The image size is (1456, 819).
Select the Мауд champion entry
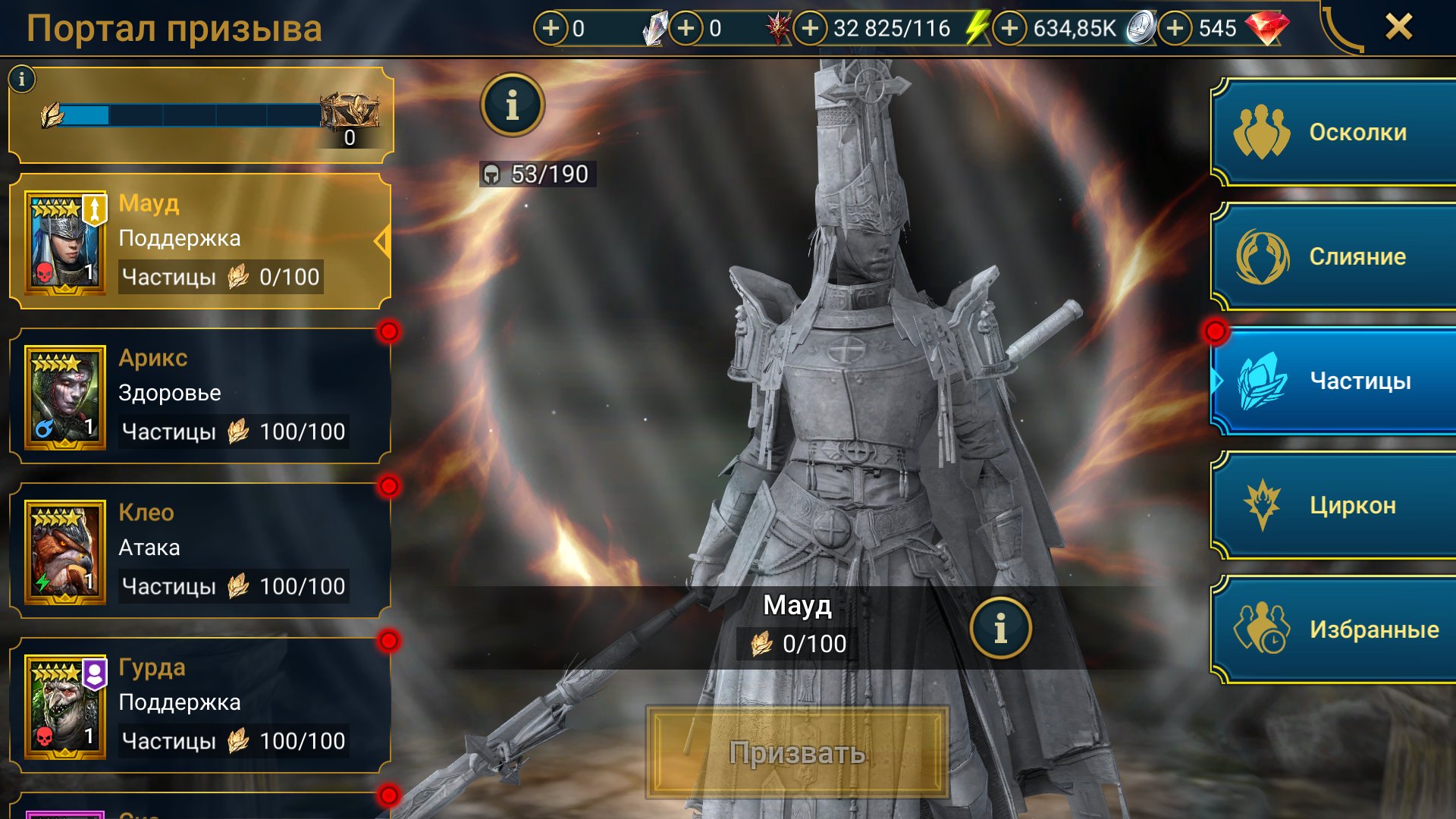[200, 241]
